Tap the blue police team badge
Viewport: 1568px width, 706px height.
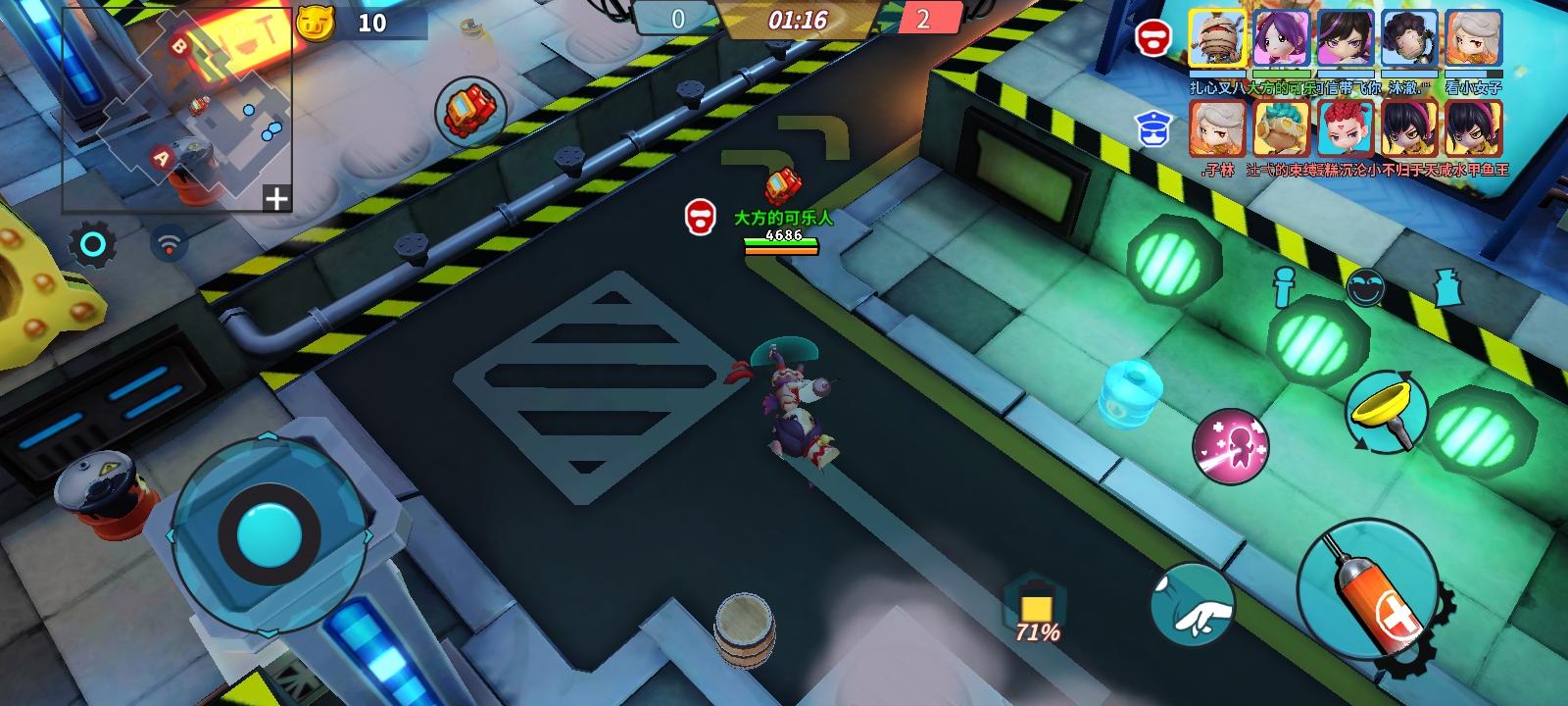click(x=1156, y=125)
